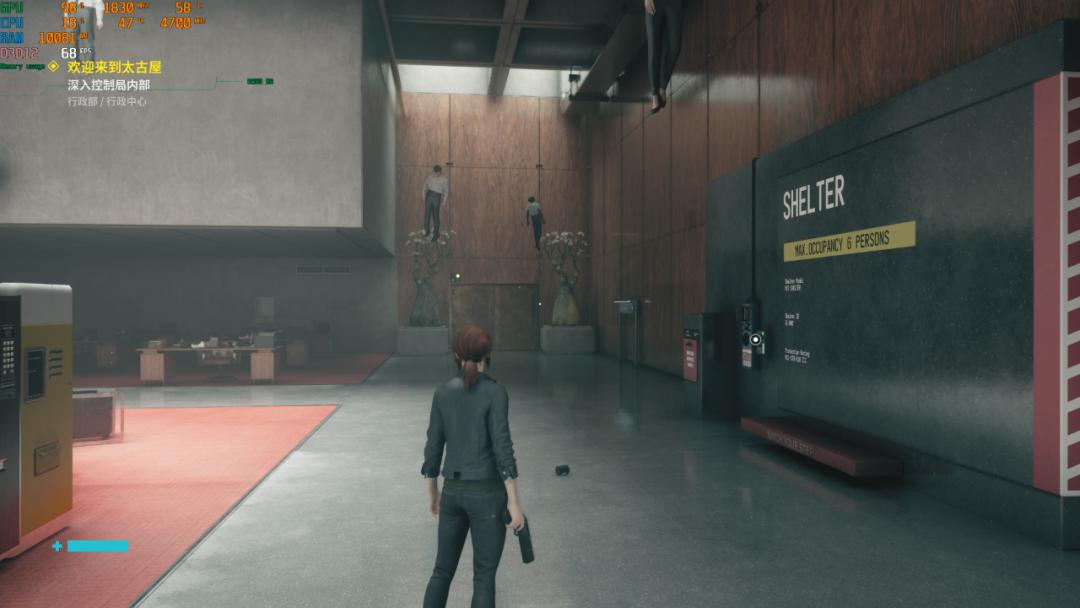Select the 欢迎来到太古屋 mission title
This screenshot has height=608, width=1080.
click(x=114, y=67)
